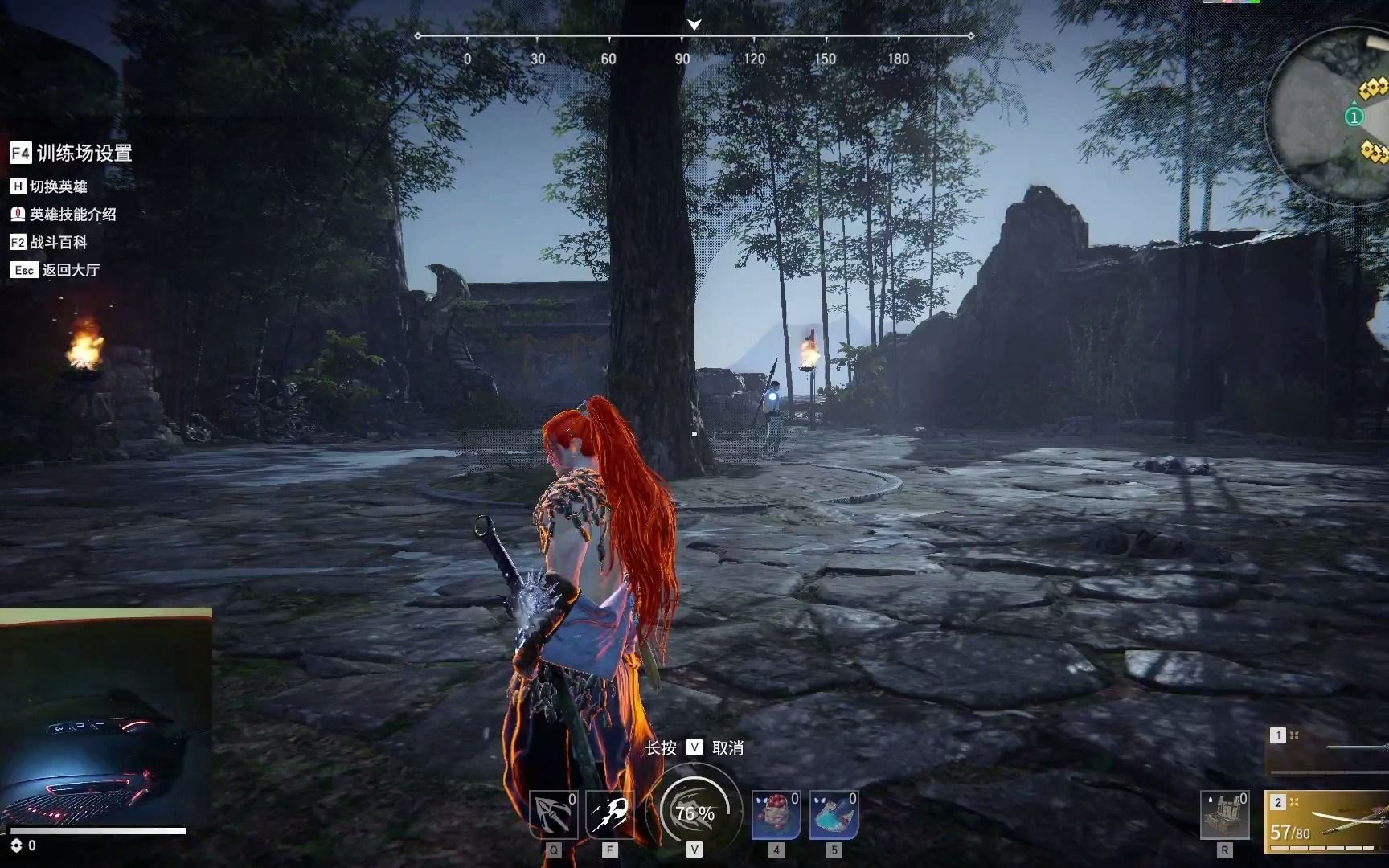Open 战斗百科 combat encyclopedia
Viewport: 1389px width, 868px height.
(x=48, y=242)
